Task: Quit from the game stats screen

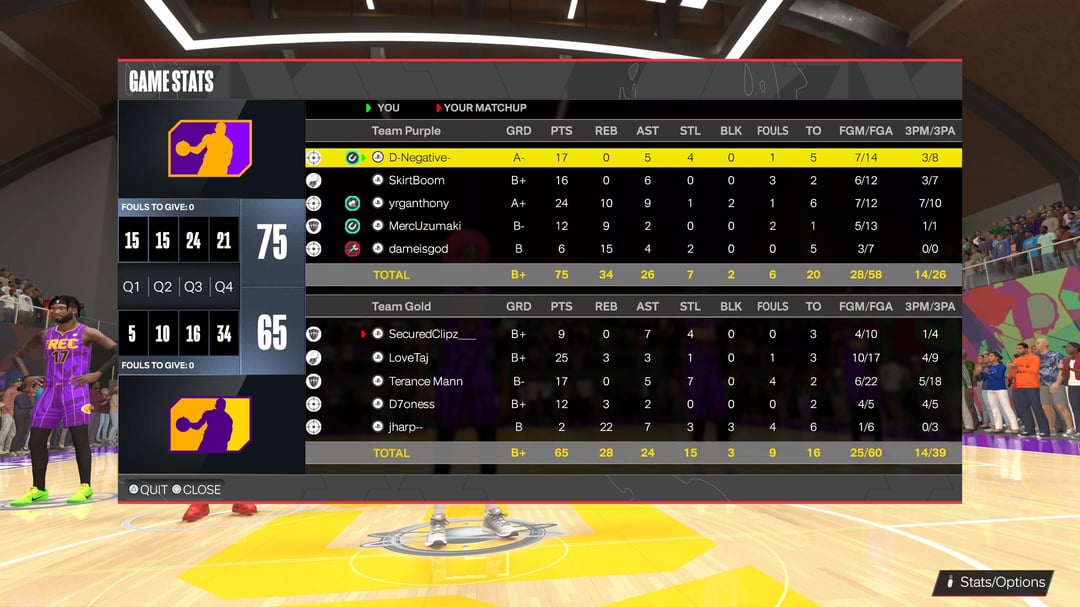Action: 149,489
